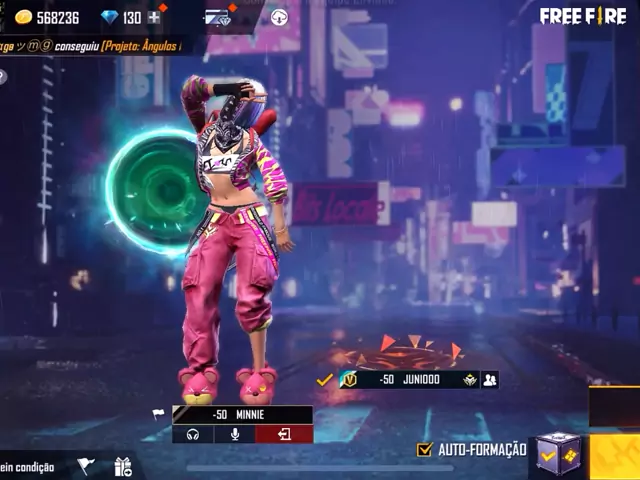Open the friends icon beside JUNIODD
The image size is (640, 480).
(x=490, y=380)
